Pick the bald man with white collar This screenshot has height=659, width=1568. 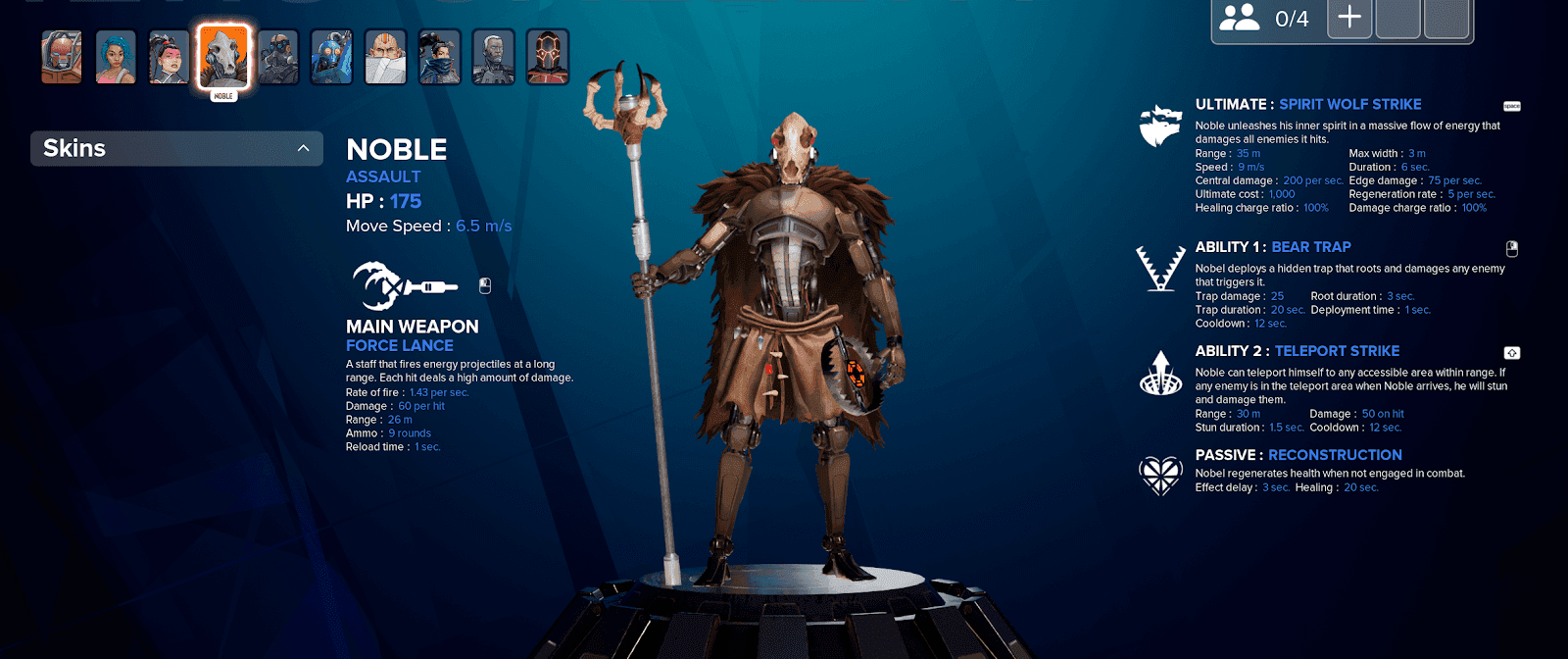(385, 57)
